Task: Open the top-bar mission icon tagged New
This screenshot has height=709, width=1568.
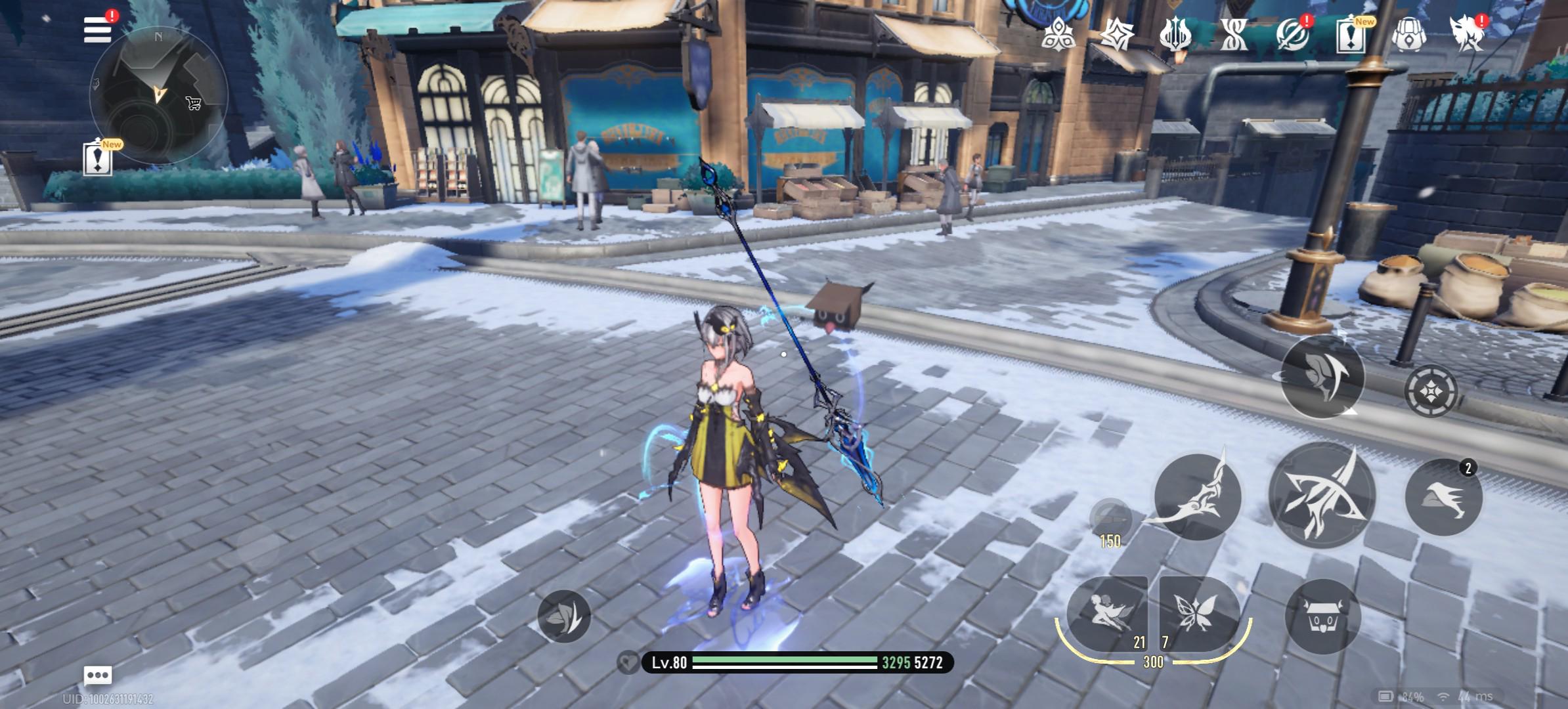Action: pos(1350,33)
